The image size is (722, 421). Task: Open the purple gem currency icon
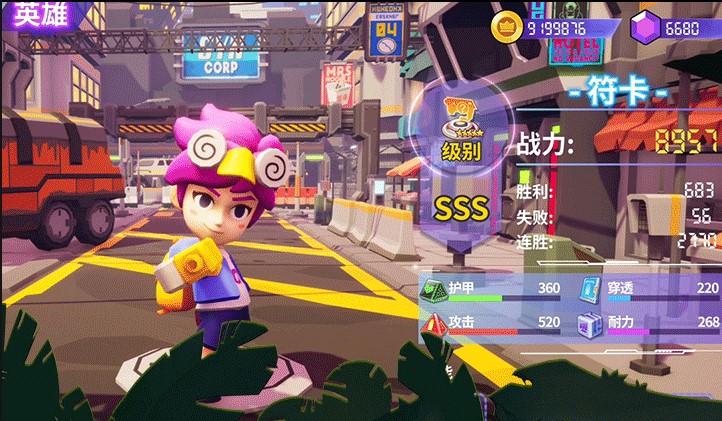[x=644, y=28]
